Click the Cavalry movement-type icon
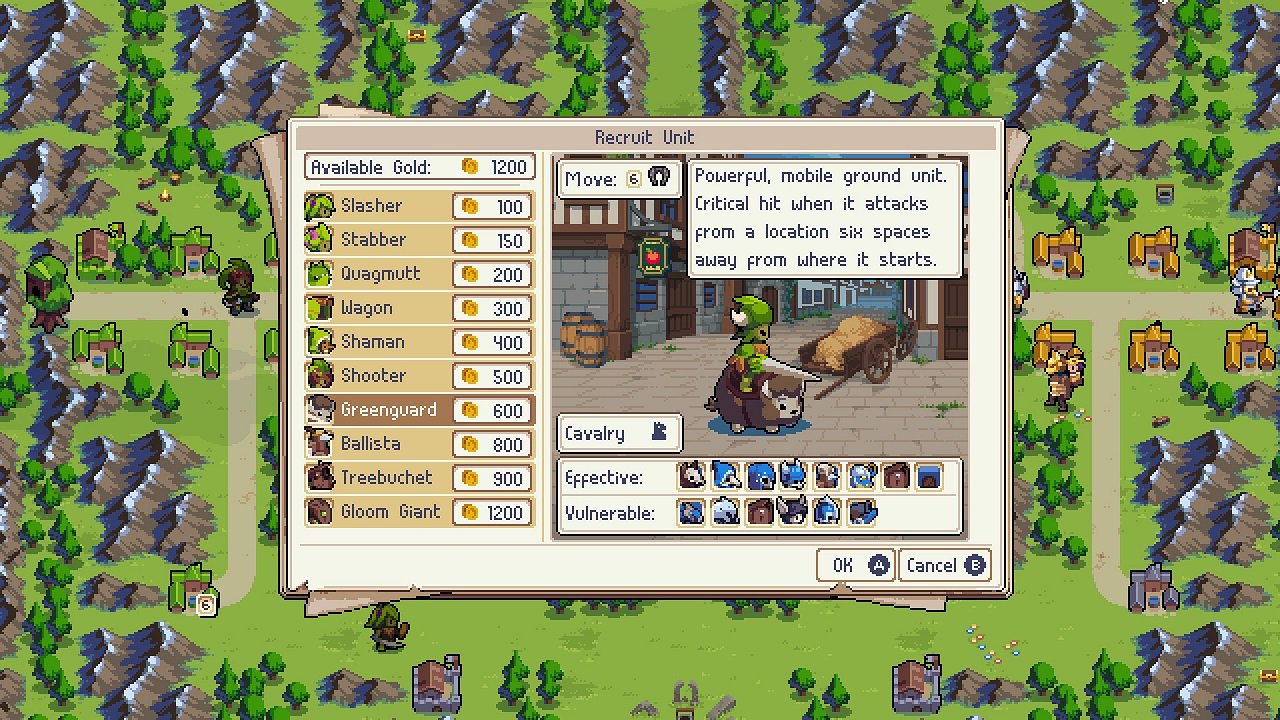The height and width of the screenshot is (720, 1280). (661, 433)
